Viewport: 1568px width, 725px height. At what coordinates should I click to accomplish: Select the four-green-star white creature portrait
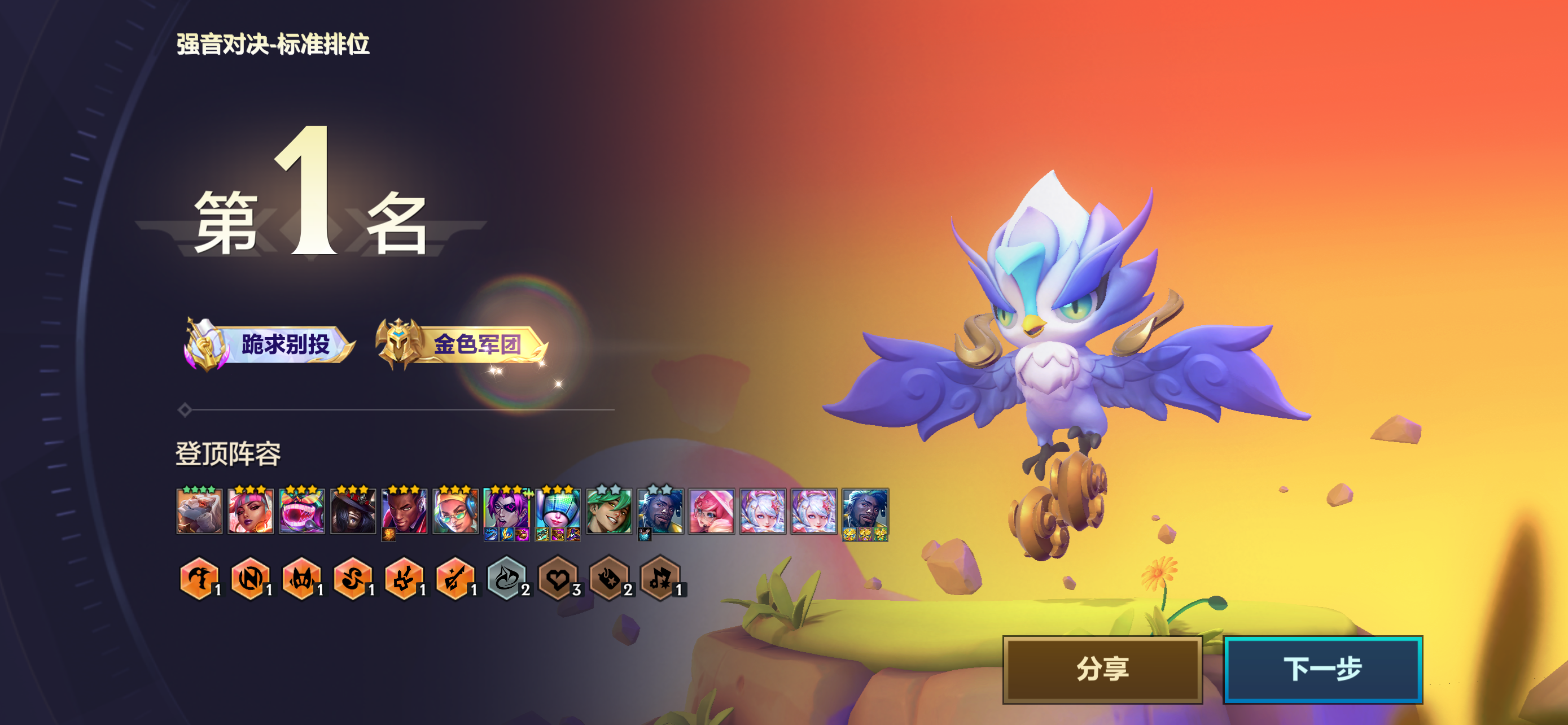[199, 512]
